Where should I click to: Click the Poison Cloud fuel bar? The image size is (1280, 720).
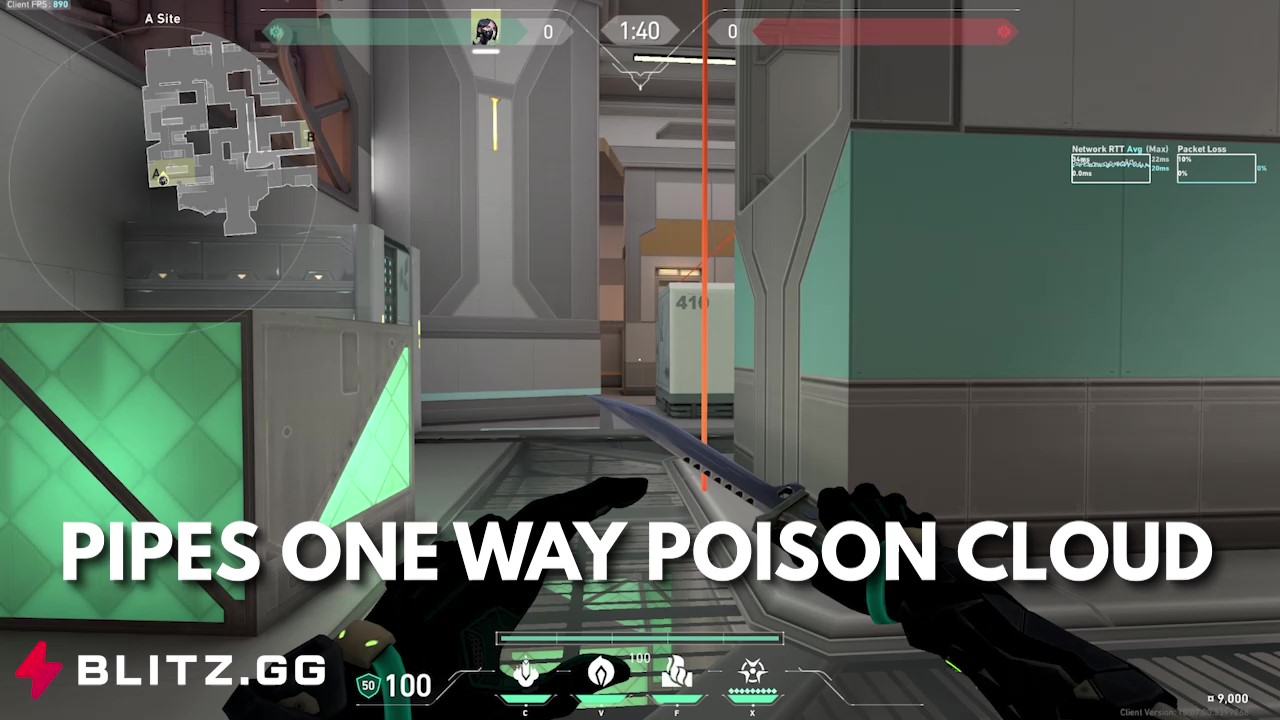click(637, 637)
